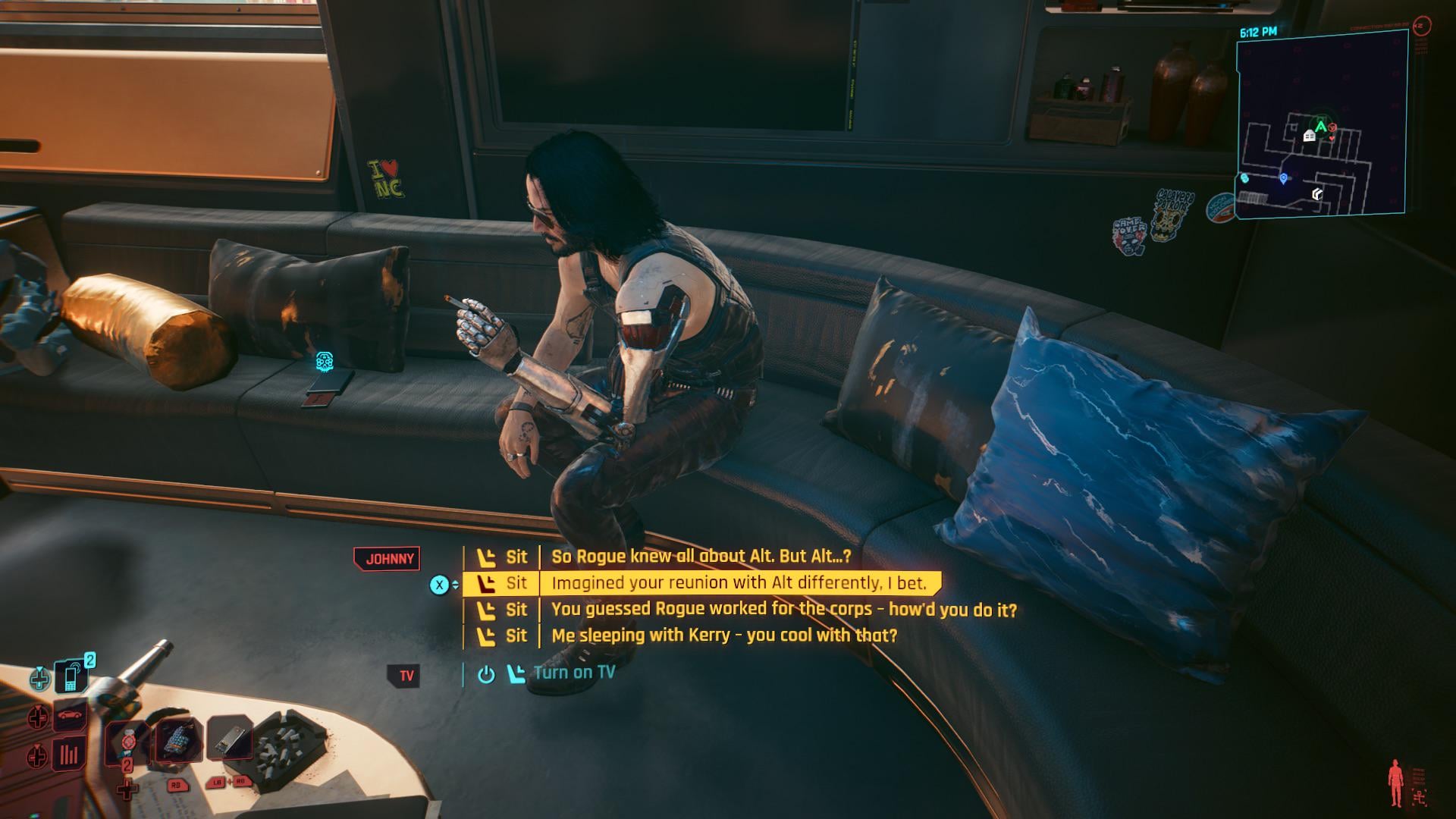Click the white cube stash marker on minimap

click(x=1318, y=195)
